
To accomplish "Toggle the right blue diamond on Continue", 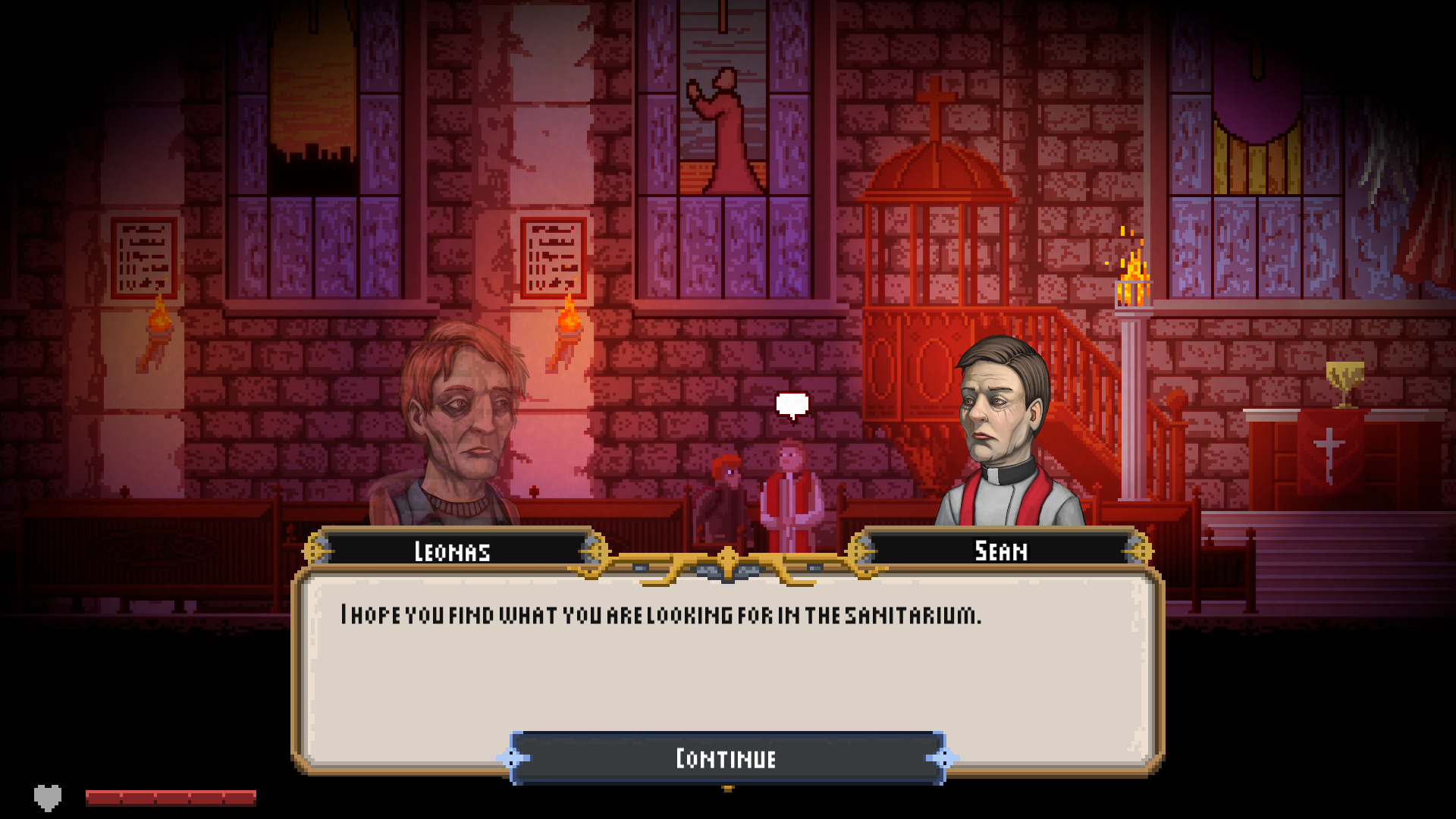I will pyautogui.click(x=943, y=757).
